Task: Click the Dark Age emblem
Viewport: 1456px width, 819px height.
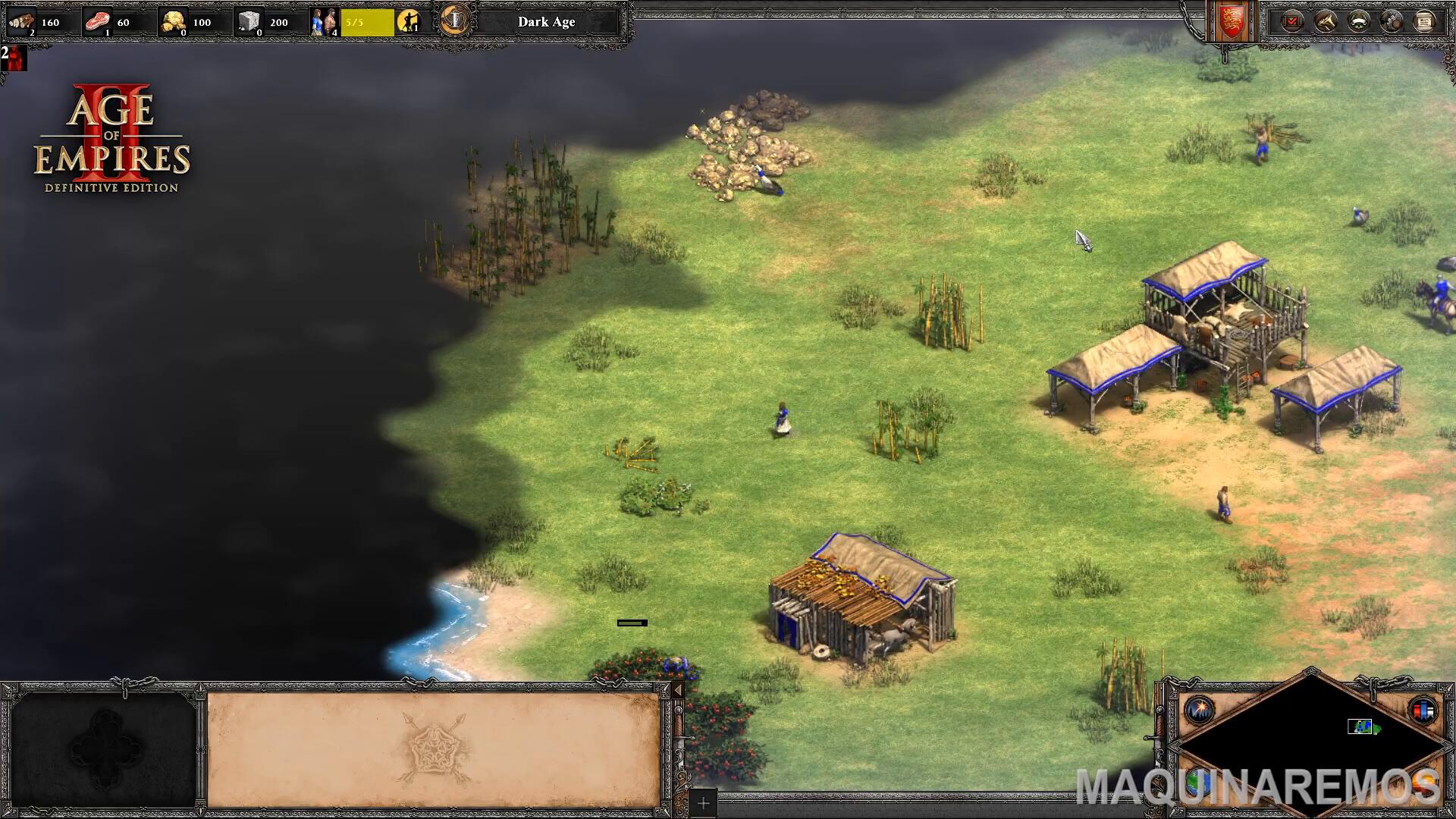Action: pos(454,20)
